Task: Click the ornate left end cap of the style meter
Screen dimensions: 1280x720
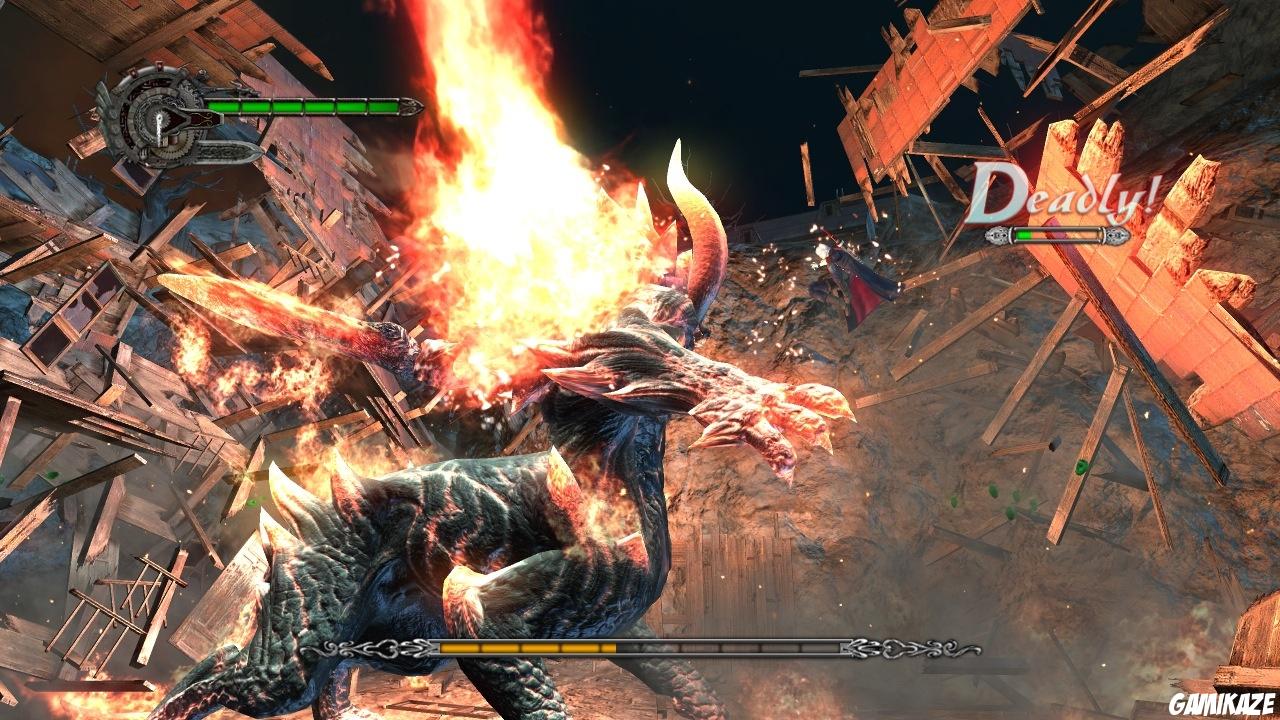Action: [x=997, y=236]
